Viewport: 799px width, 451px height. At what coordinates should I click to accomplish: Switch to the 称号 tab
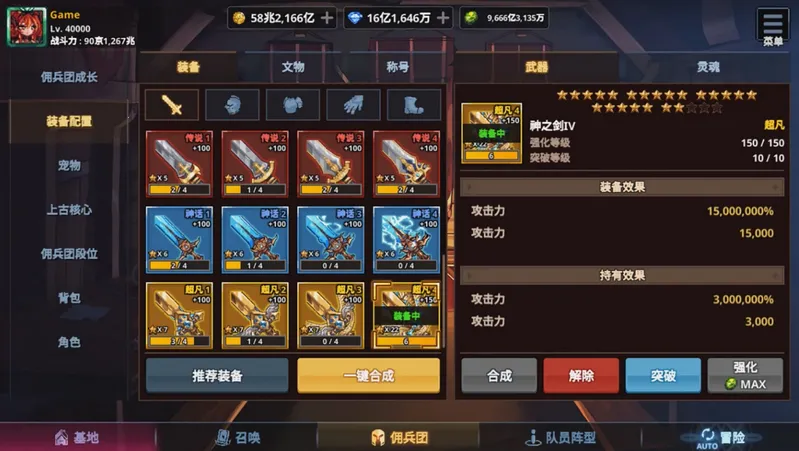click(397, 68)
